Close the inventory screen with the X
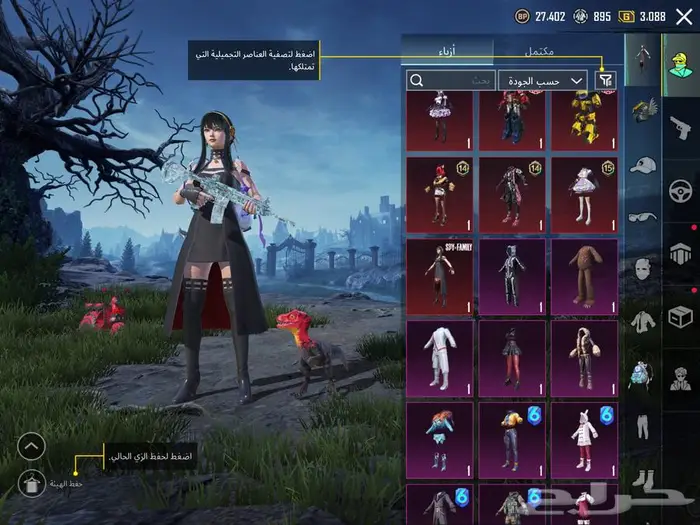Screen dimensions: 700x525 (x=684, y=16)
